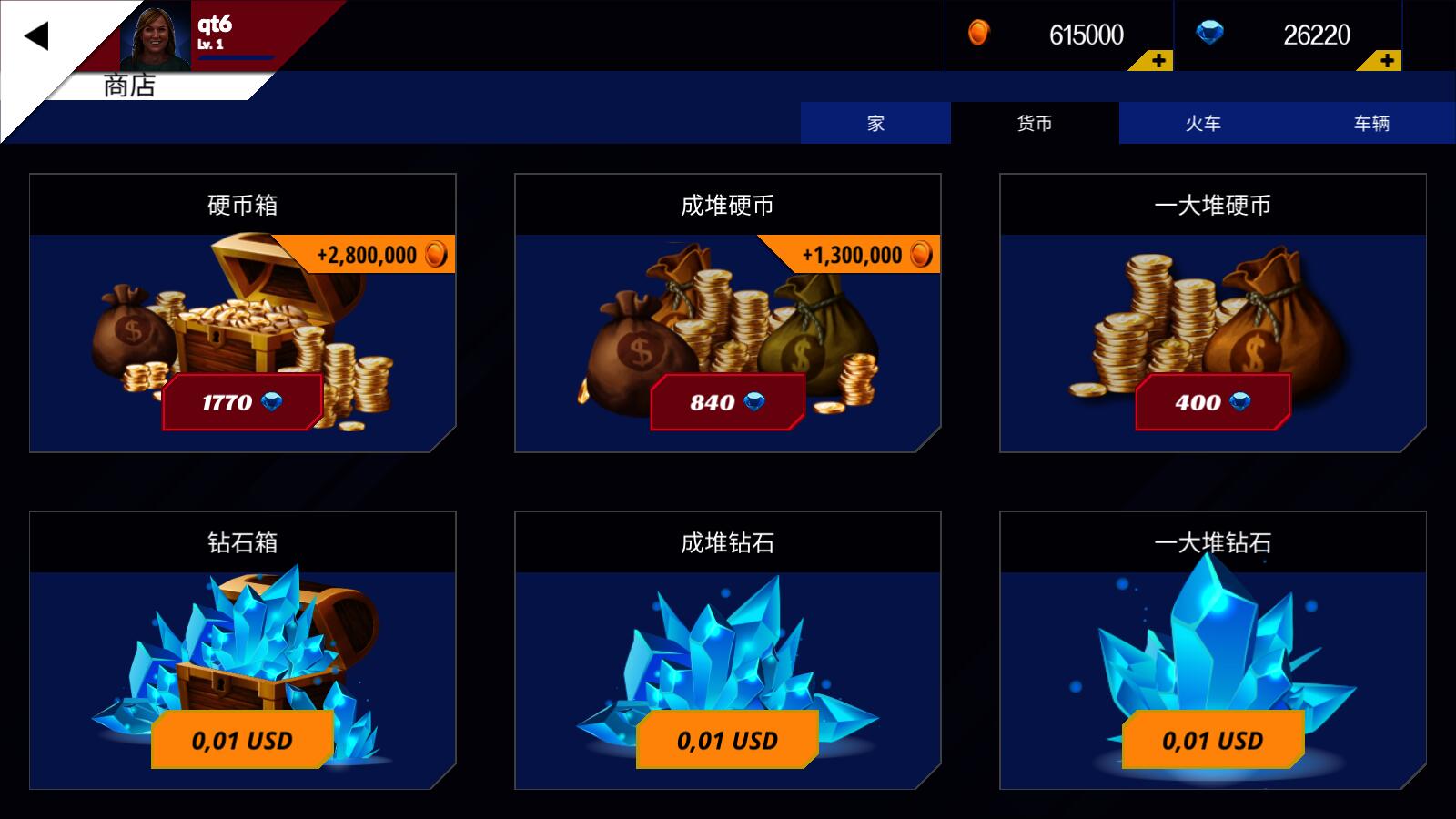Switch to the 家 tab
1456x819 pixels.
(x=875, y=124)
